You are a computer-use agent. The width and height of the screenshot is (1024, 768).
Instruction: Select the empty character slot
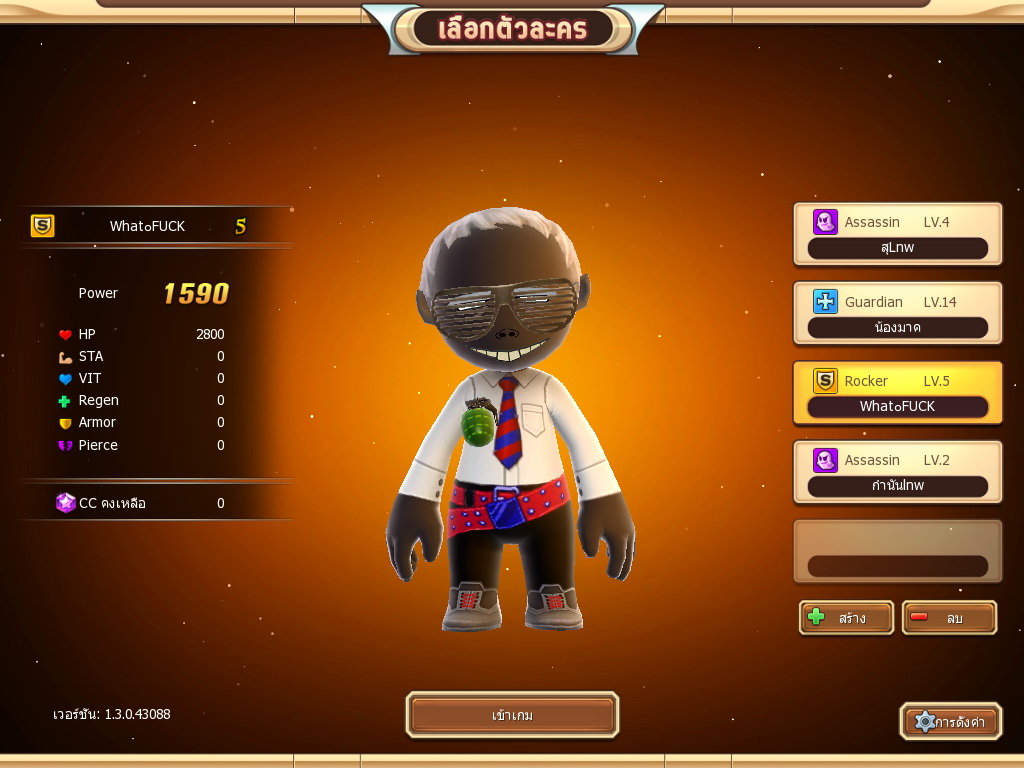pyautogui.click(x=897, y=551)
